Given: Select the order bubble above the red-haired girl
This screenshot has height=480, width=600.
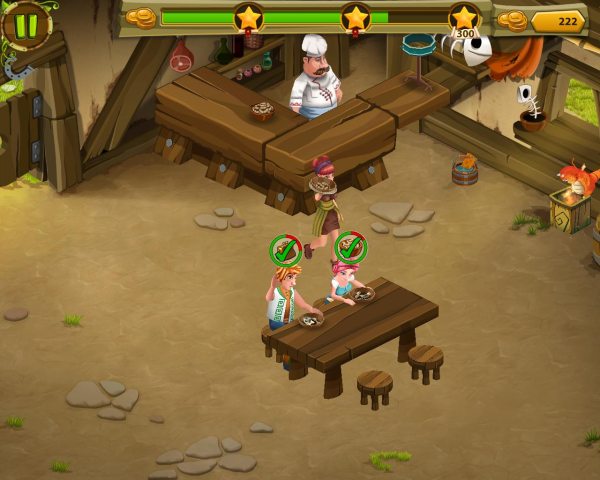Looking at the screenshot, I should 350,247.
